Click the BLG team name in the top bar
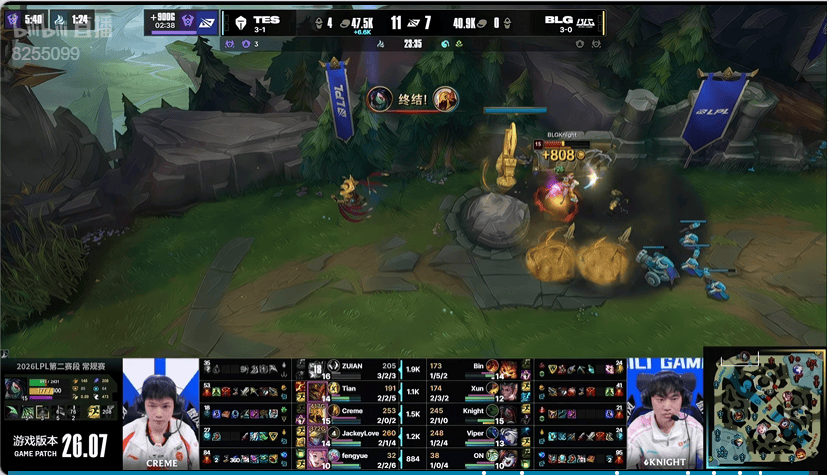Screen dimensions: 829x475 (x=560, y=18)
